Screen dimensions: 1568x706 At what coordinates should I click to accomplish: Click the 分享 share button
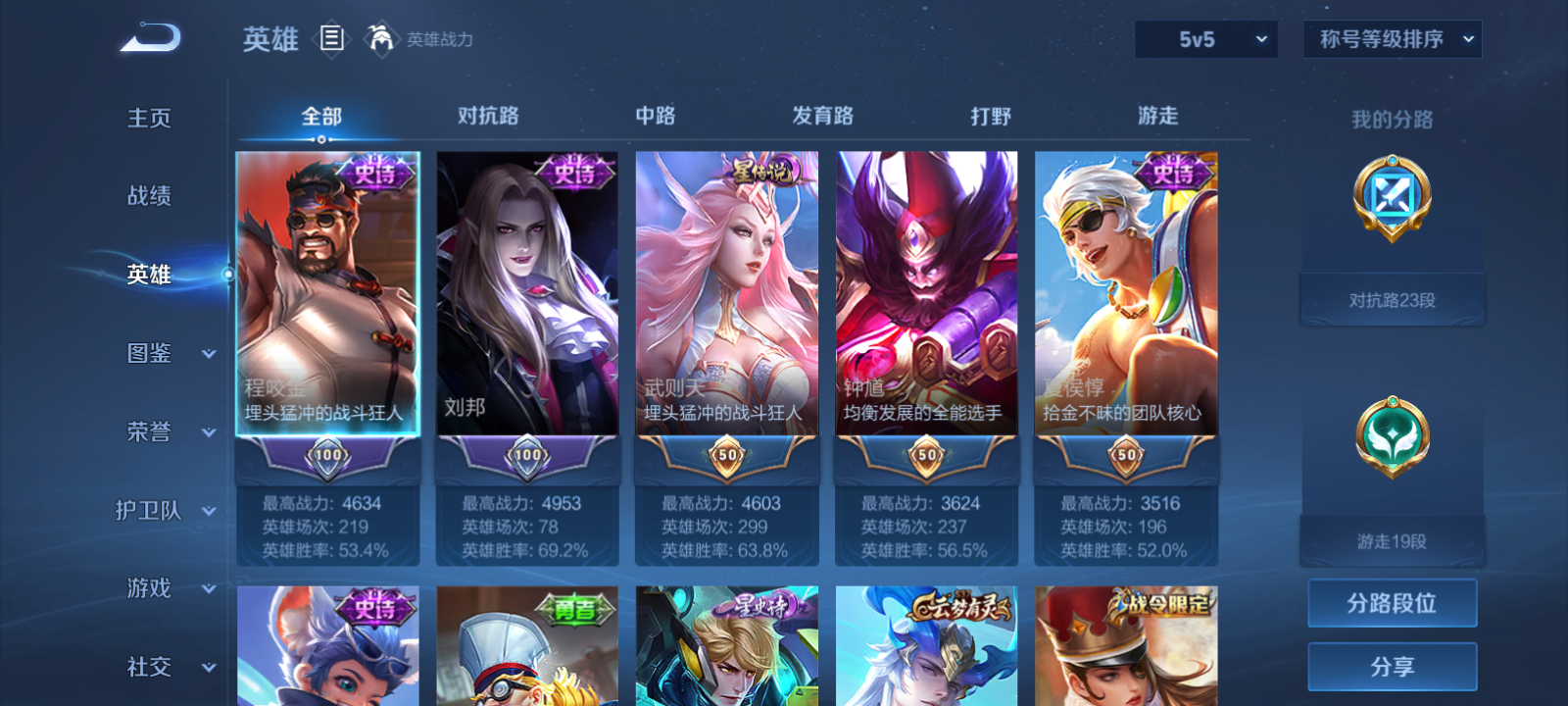click(1392, 665)
